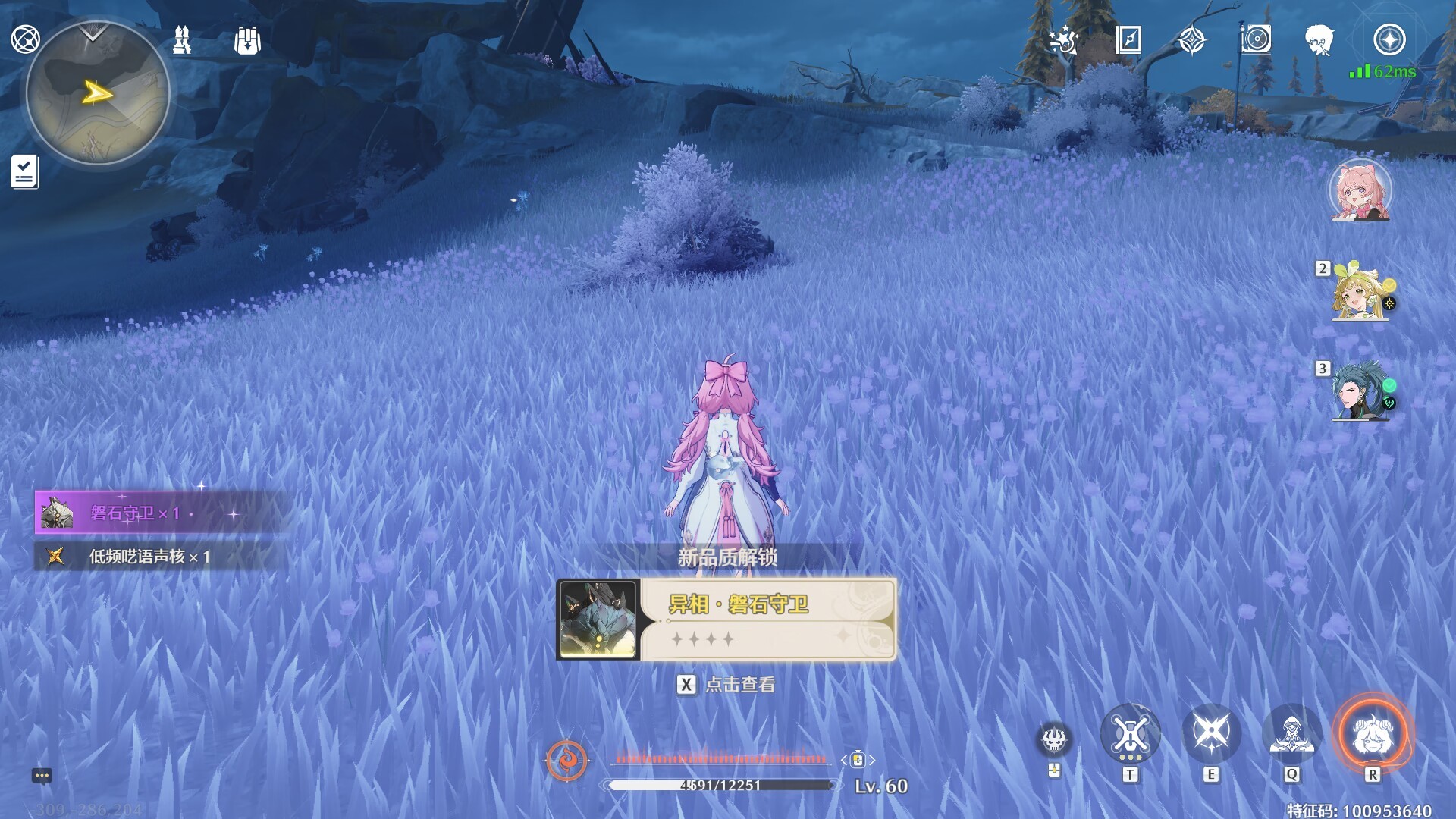Click the chess-piece figures icon beside the minimap
The image size is (1456, 819).
click(x=182, y=39)
